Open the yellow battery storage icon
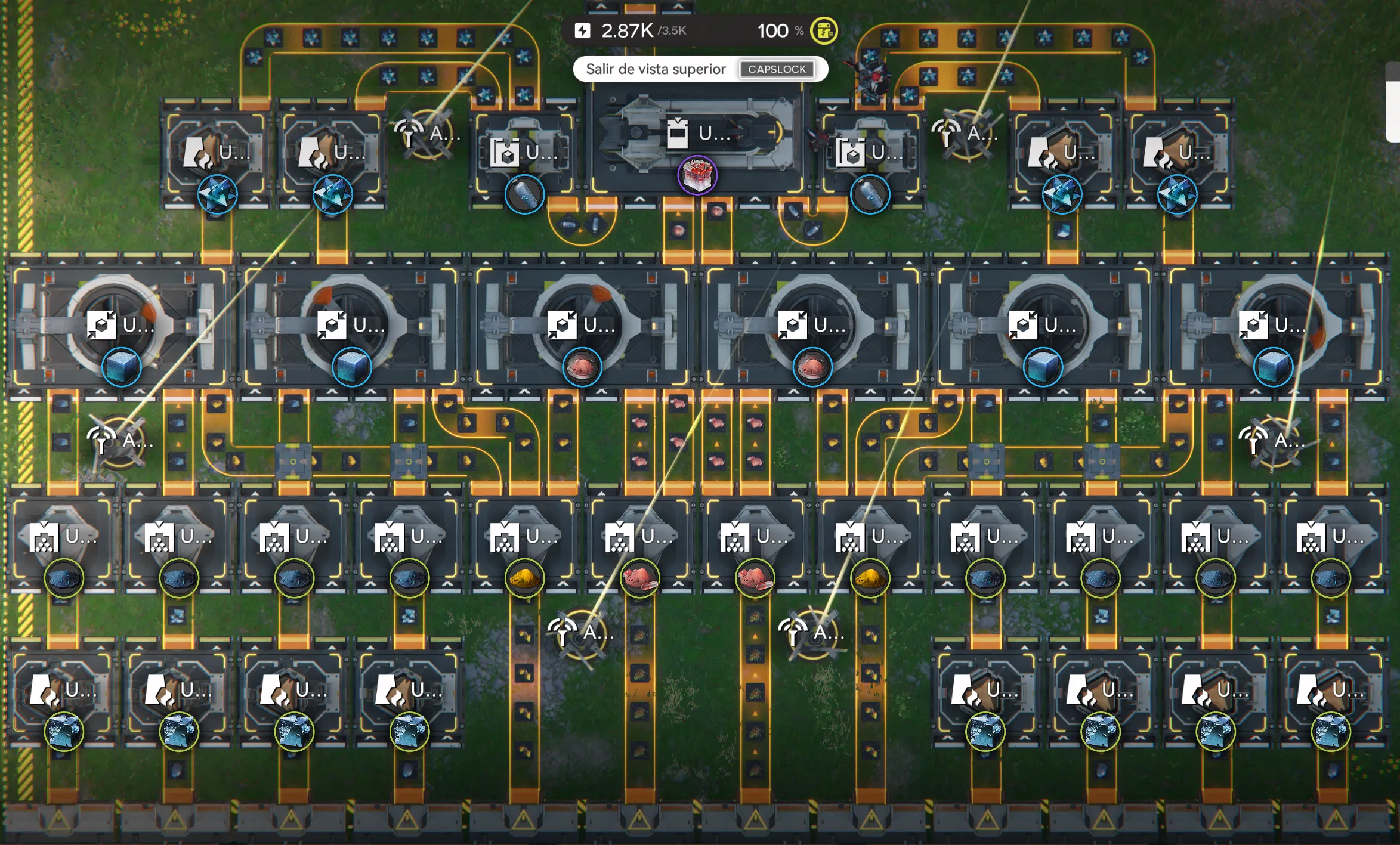 point(824,30)
